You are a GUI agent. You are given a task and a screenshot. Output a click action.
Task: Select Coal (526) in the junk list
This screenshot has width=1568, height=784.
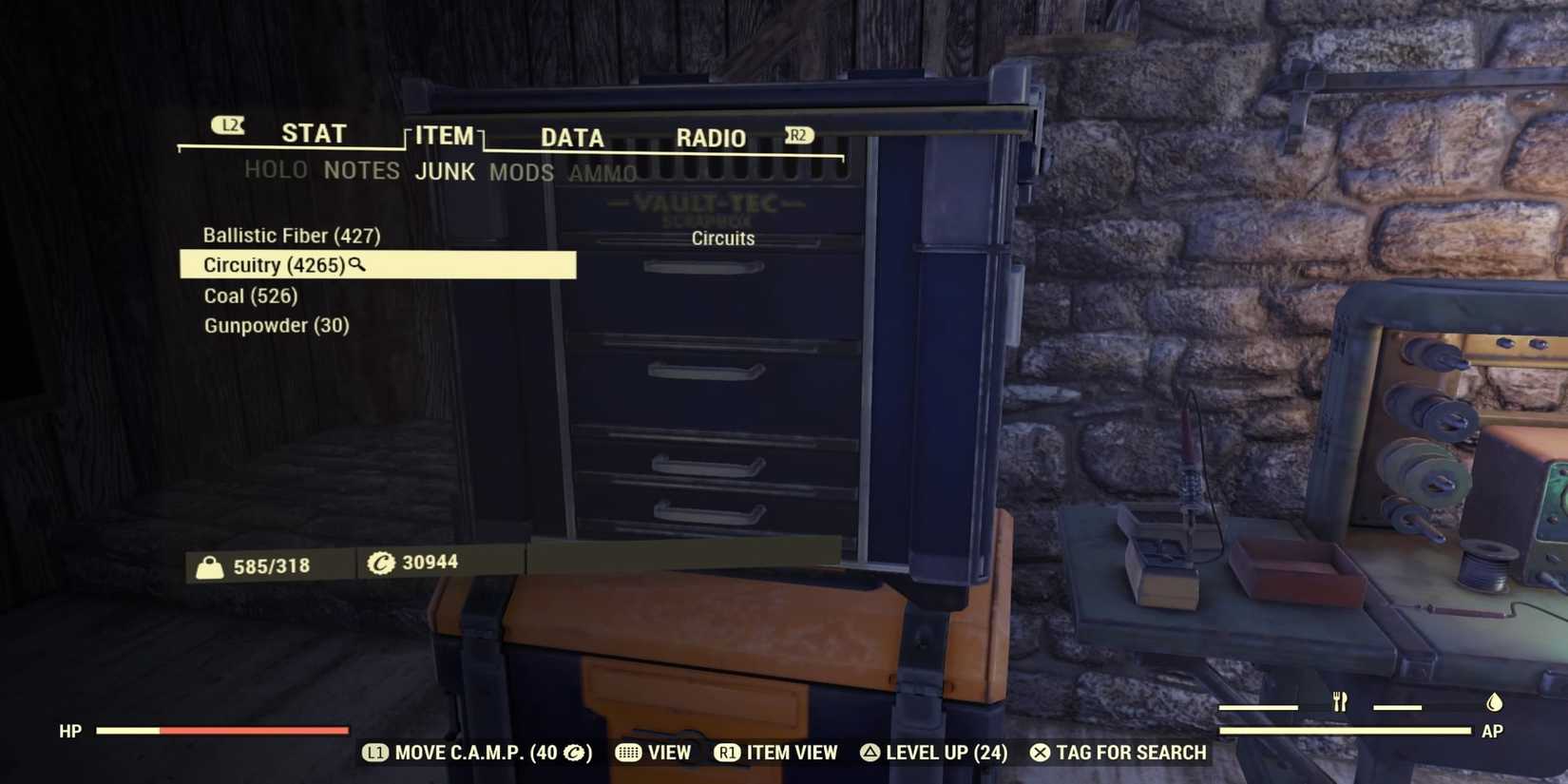point(250,296)
